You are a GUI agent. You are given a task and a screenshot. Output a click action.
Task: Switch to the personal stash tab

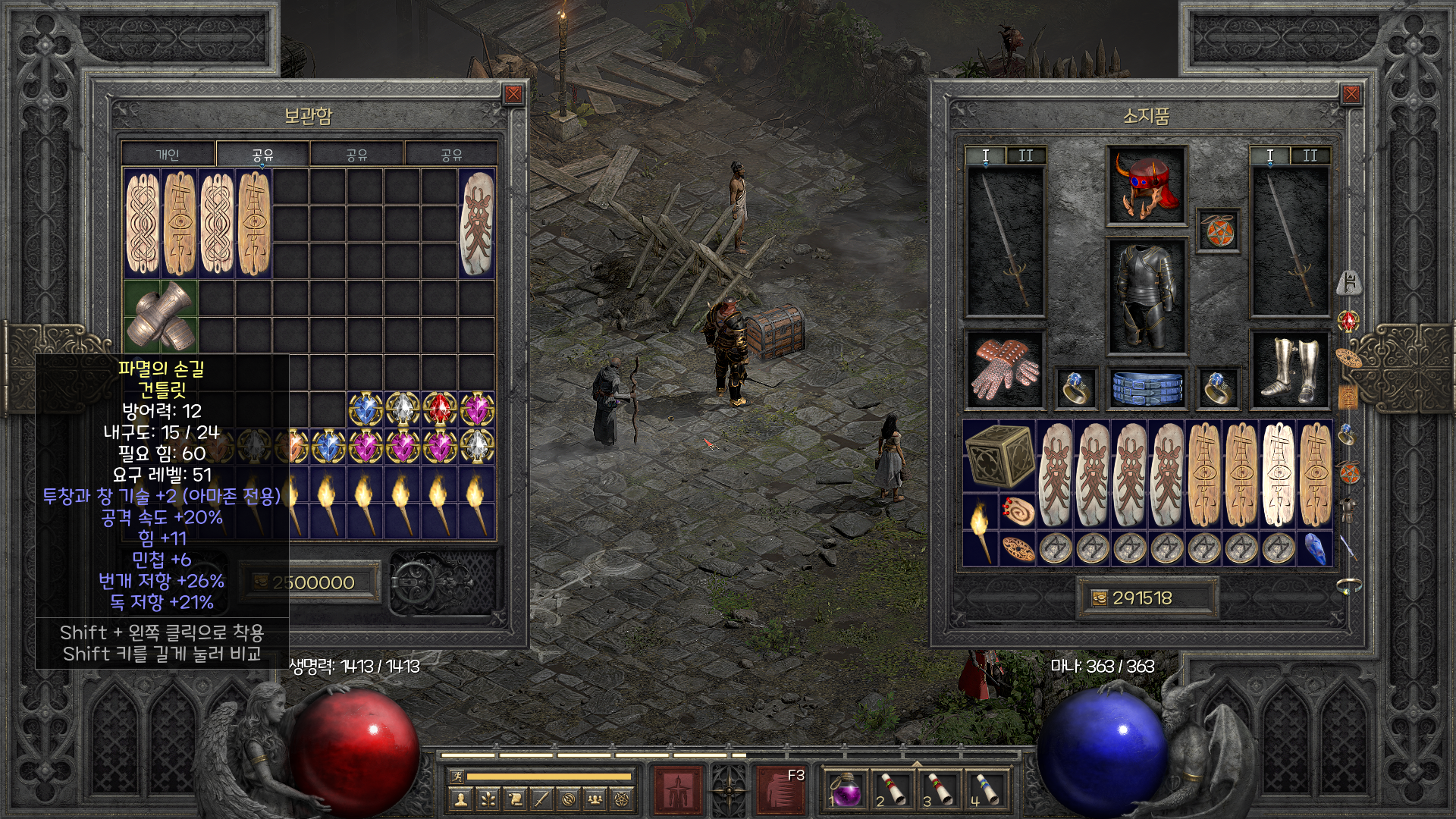tap(168, 155)
